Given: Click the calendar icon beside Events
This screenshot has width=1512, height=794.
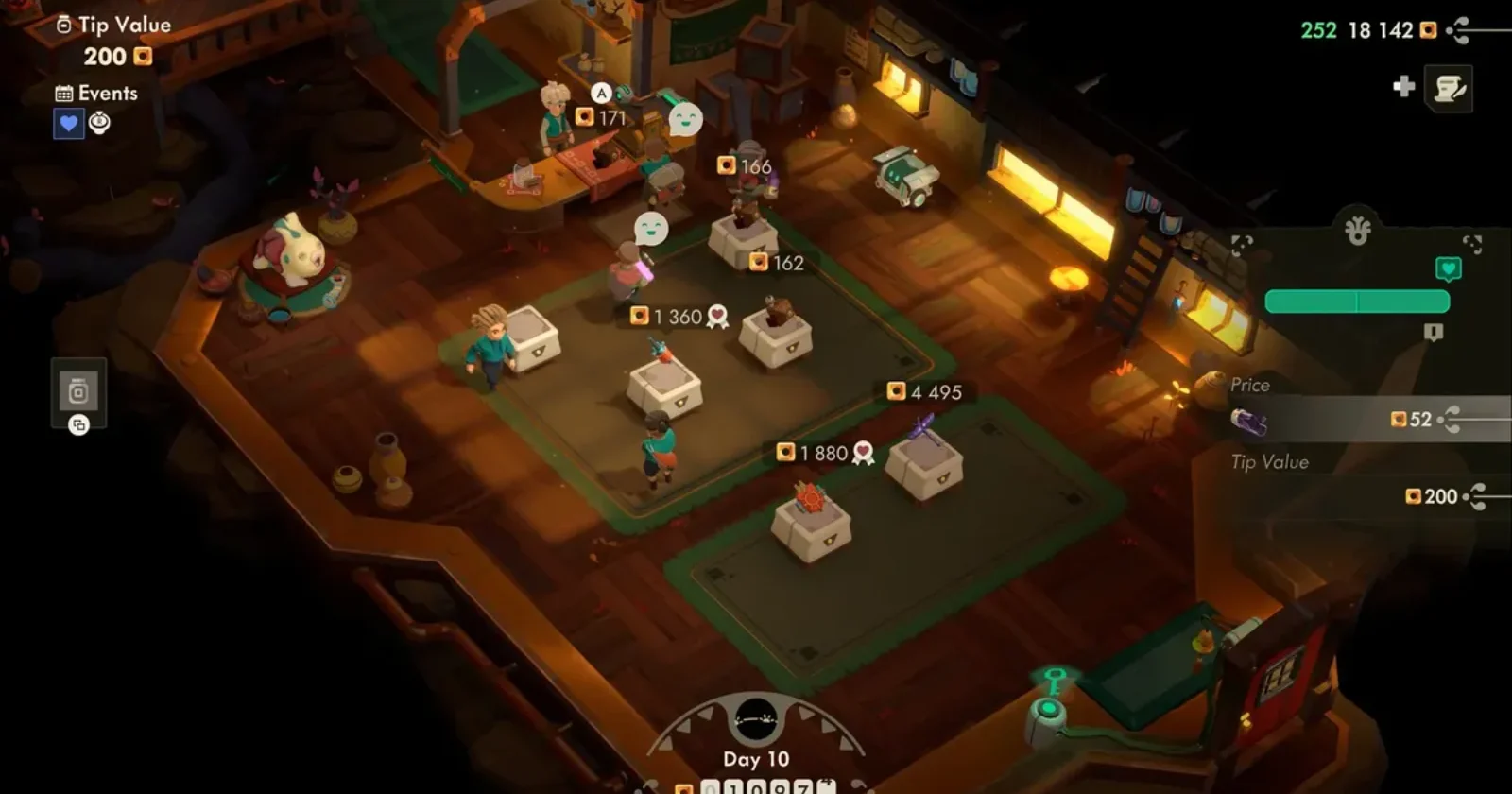Looking at the screenshot, I should point(64,94).
